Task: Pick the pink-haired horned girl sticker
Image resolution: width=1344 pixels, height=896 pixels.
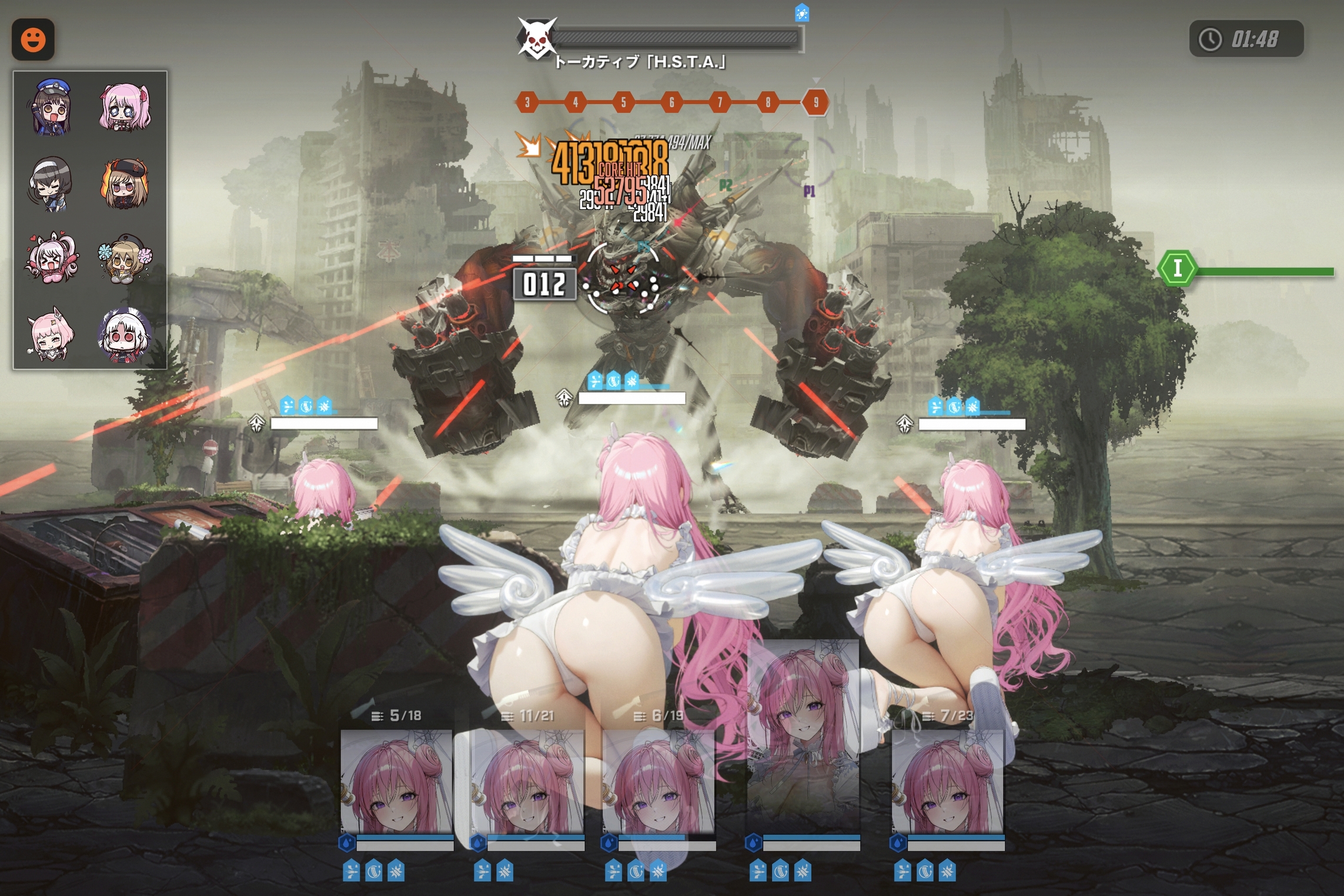Action: click(x=52, y=334)
